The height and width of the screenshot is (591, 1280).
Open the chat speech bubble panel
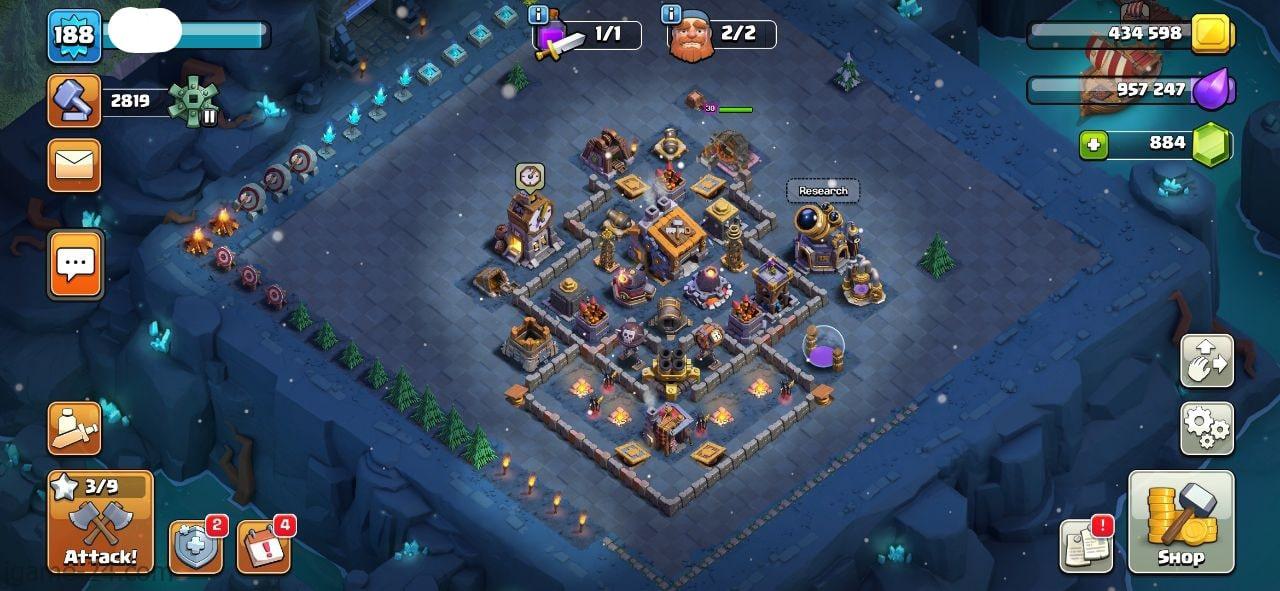(x=74, y=264)
